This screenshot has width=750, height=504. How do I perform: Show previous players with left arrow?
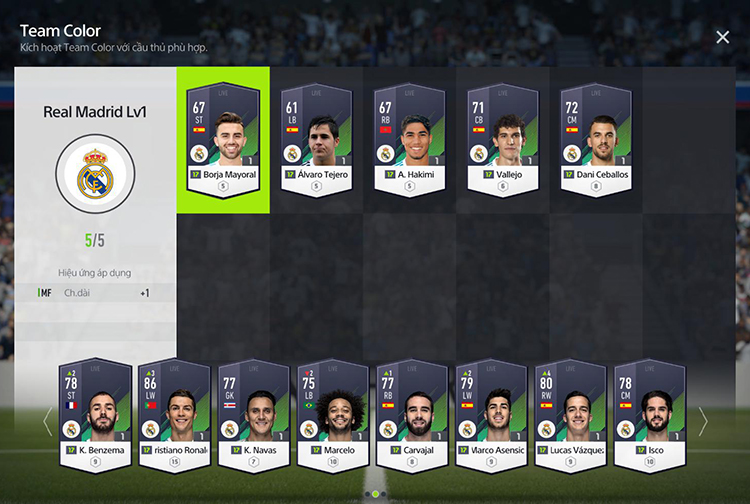46,421
